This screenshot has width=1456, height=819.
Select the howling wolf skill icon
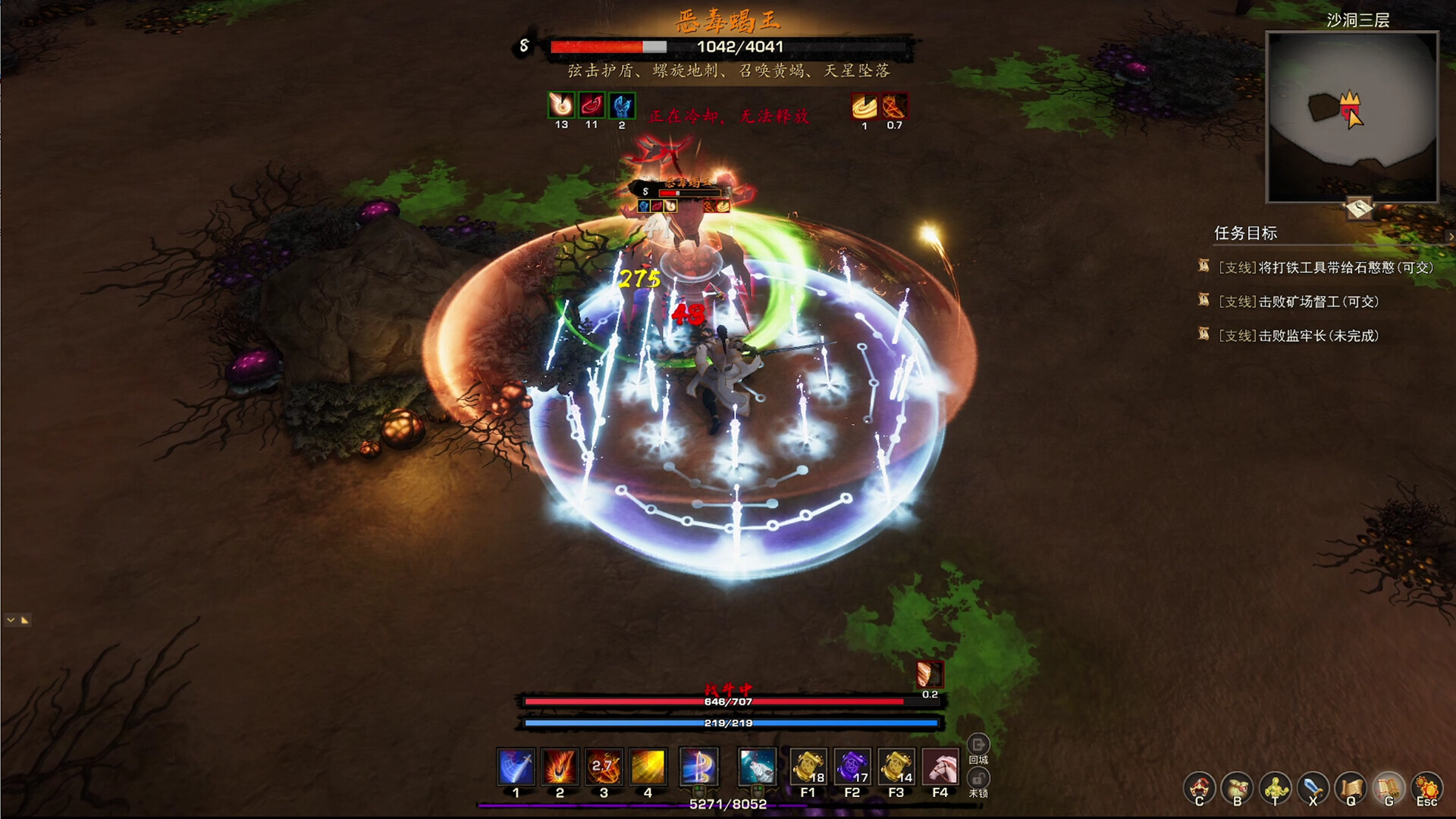tap(757, 767)
